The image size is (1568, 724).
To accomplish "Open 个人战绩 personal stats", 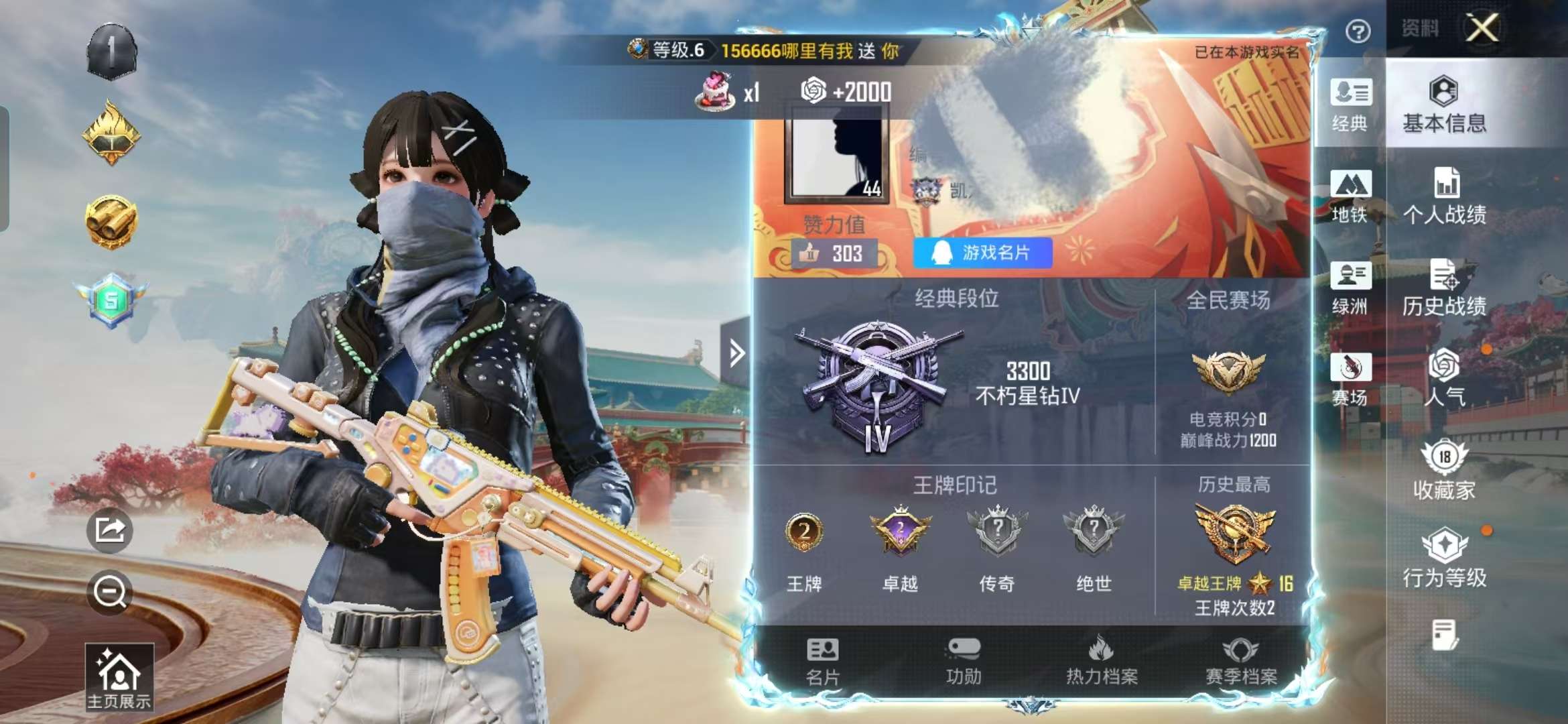I will 1444,198.
